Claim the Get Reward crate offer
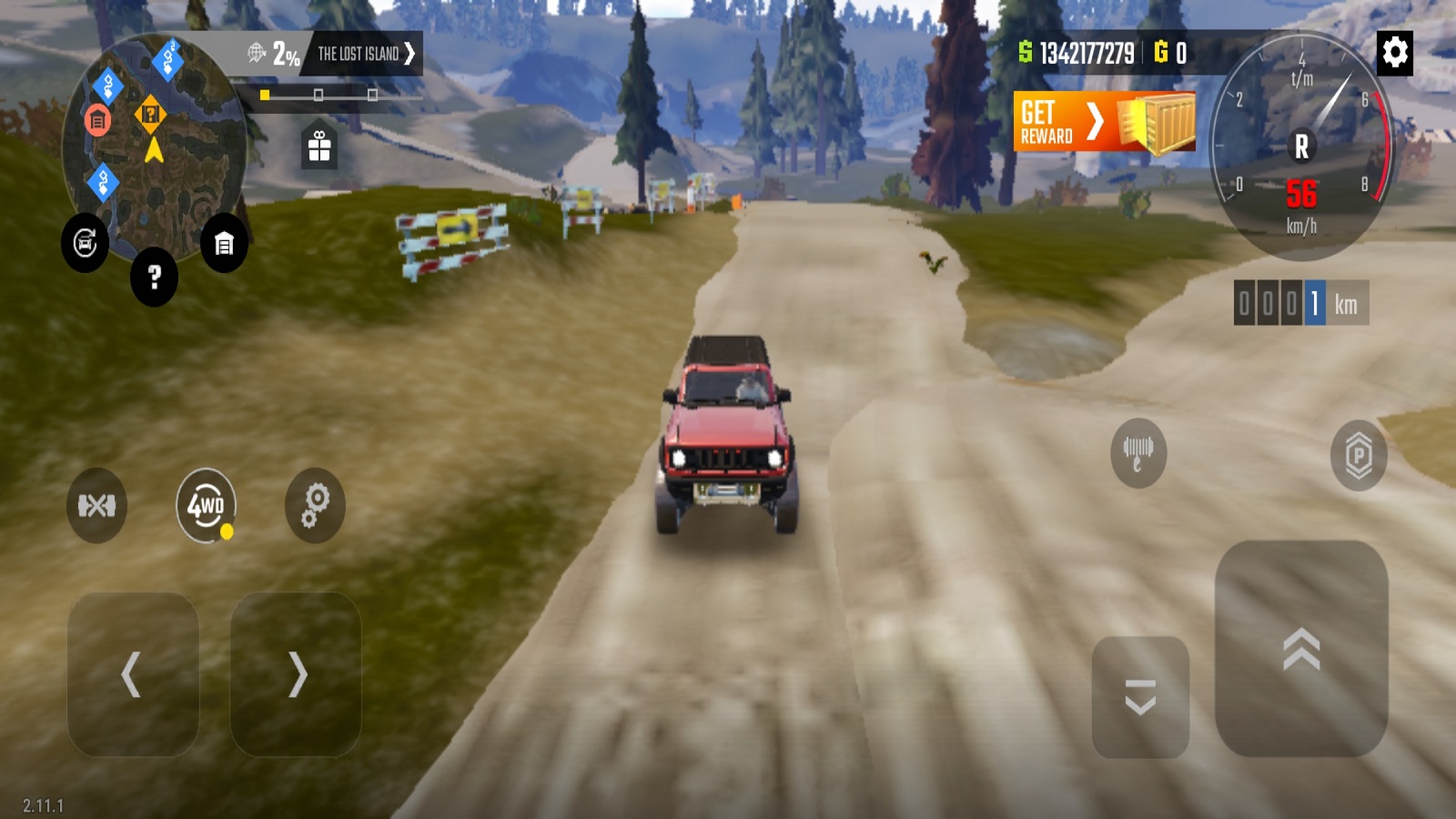The image size is (1456, 819). tap(1104, 122)
